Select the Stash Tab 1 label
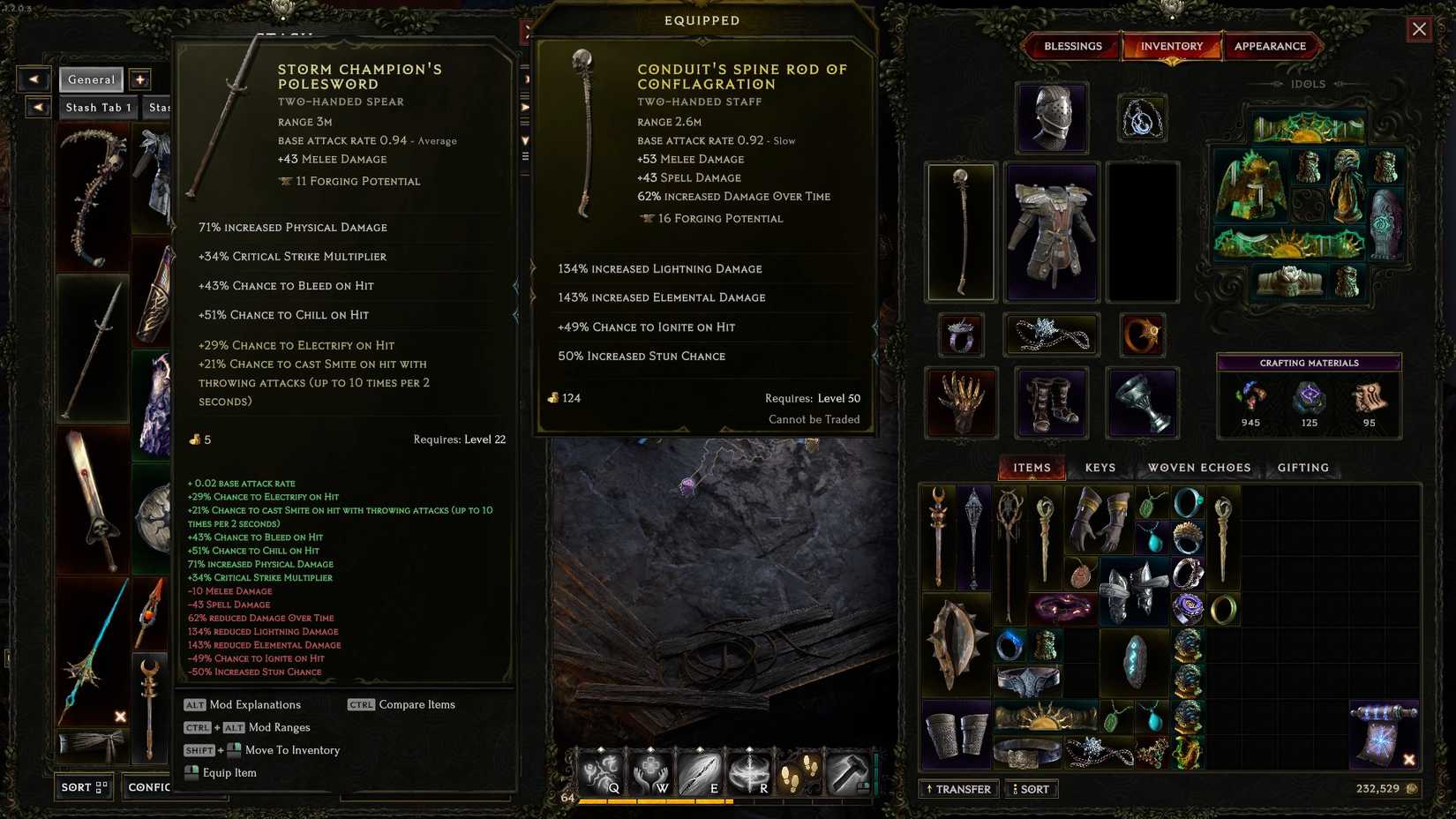This screenshot has width=1456, height=819. (x=97, y=107)
